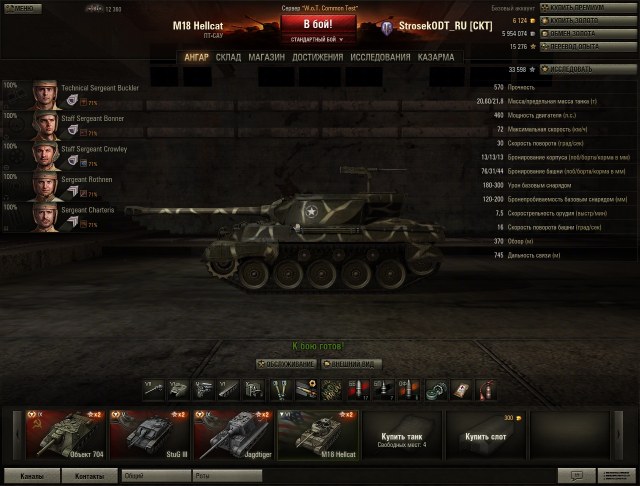Open the Магазин tab
The image size is (640, 486).
pyautogui.click(x=266, y=57)
